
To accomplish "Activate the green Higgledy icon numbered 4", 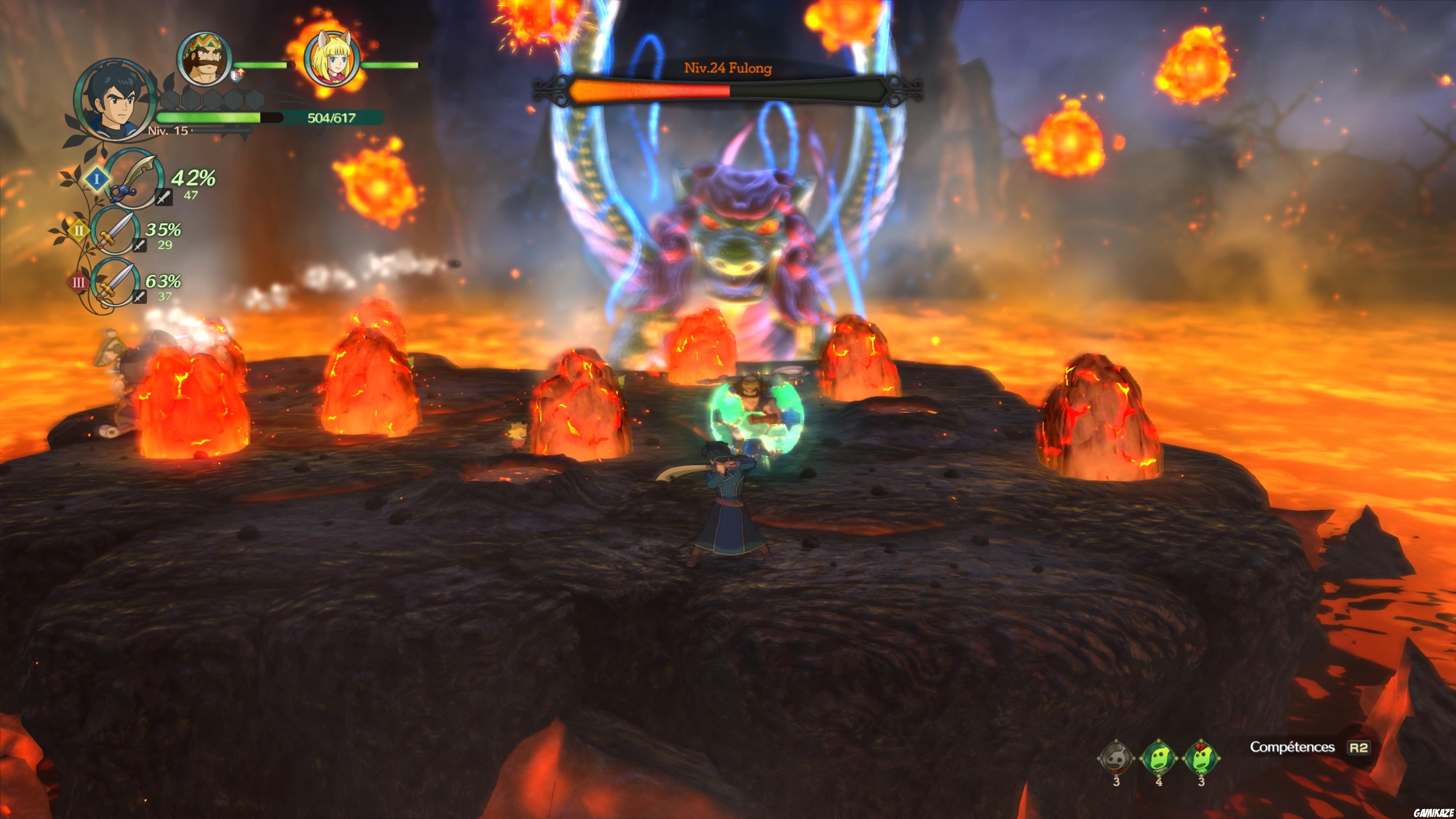I will (x=1158, y=758).
